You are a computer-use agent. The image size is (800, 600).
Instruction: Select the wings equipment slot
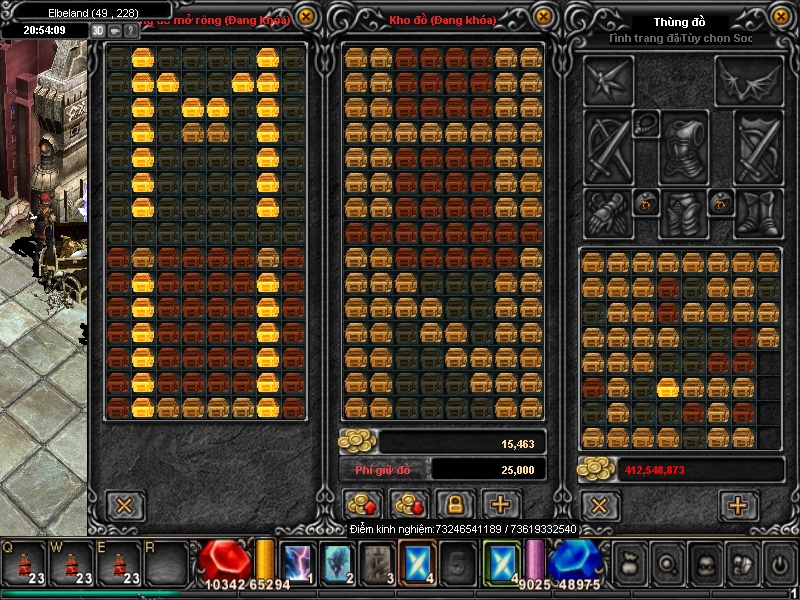[x=749, y=82]
